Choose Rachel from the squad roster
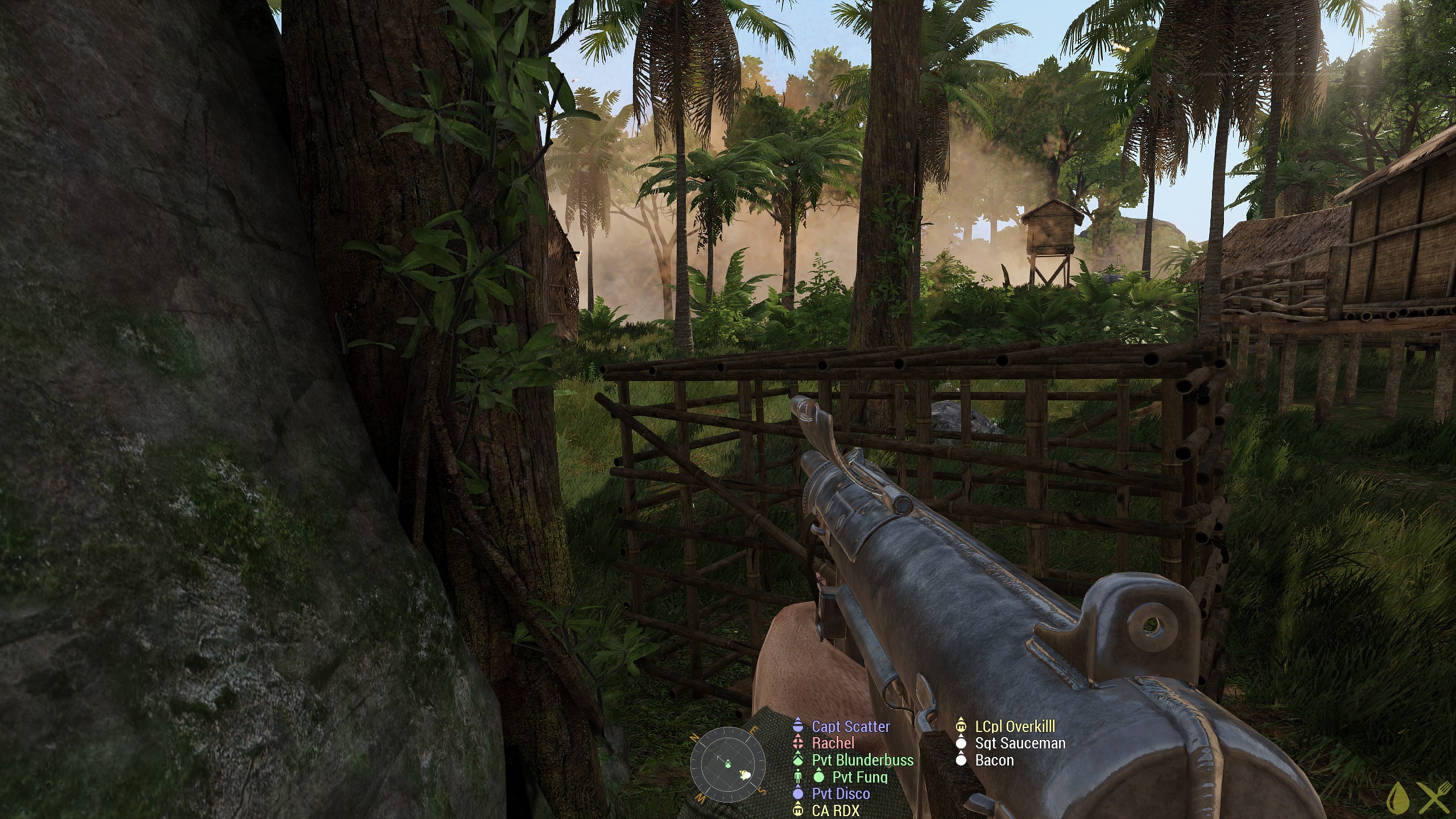1456x819 pixels. coord(833,743)
